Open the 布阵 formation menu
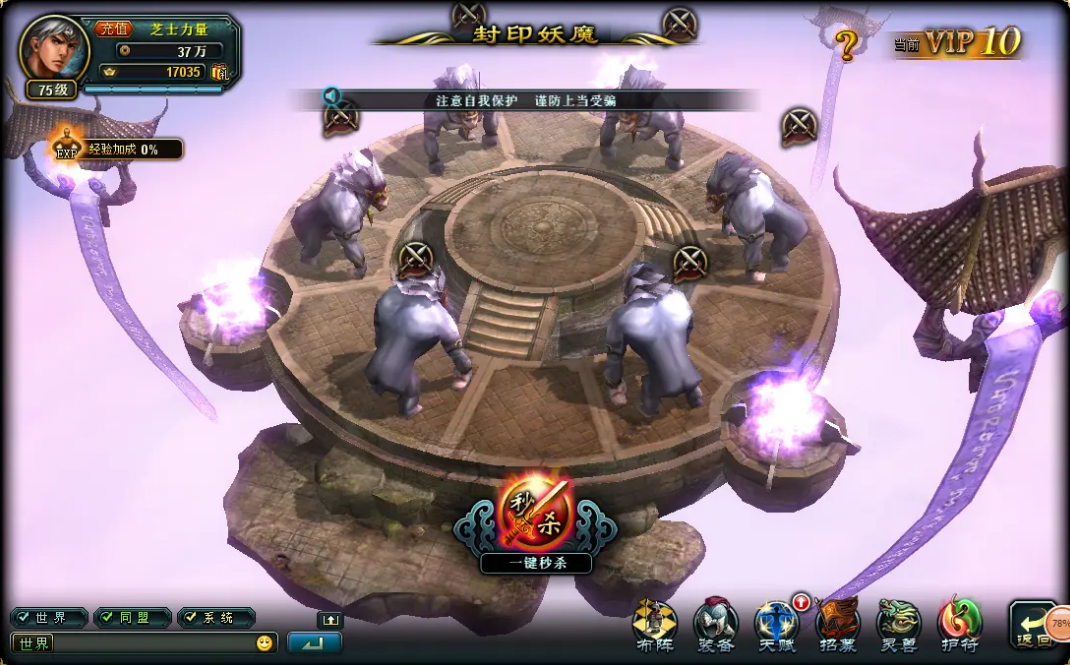Image resolution: width=1070 pixels, height=665 pixels. coord(654,623)
